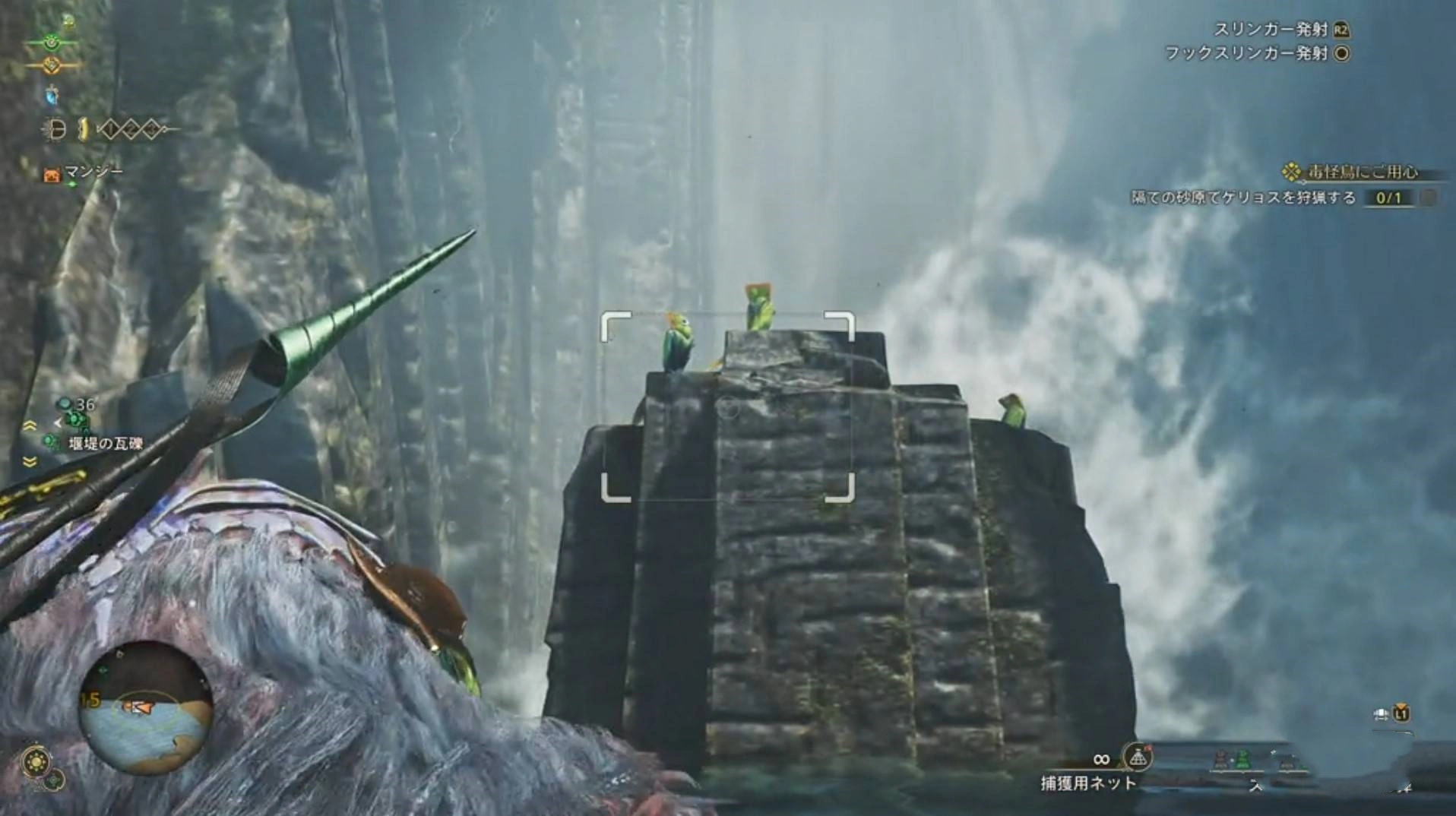Viewport: 1456px width, 816px height.
Task: Click the green health gauge emblem
Action: 51,43
